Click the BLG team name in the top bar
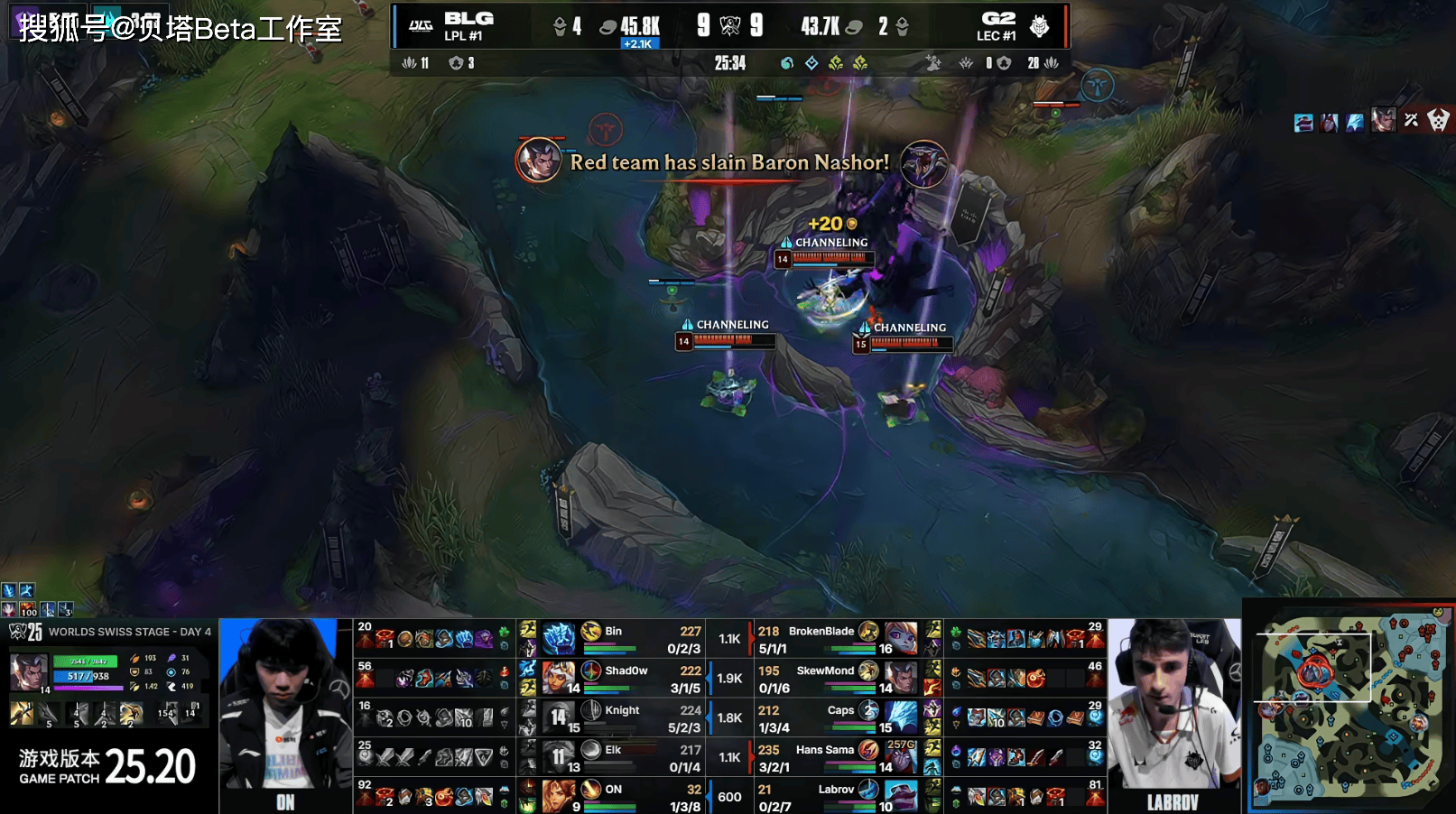This screenshot has width=1456, height=814. 468,19
